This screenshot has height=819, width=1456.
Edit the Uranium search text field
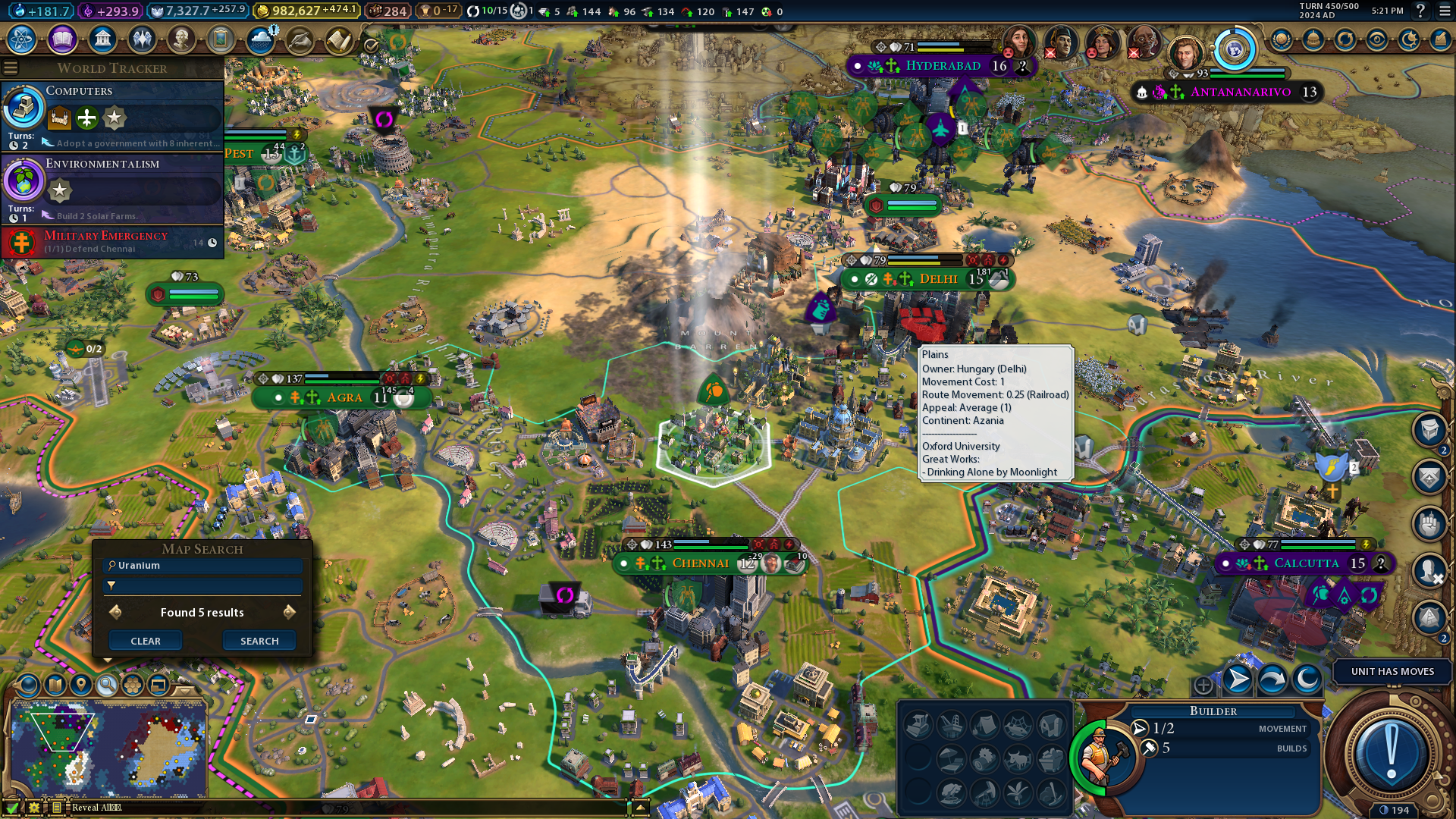[205, 566]
